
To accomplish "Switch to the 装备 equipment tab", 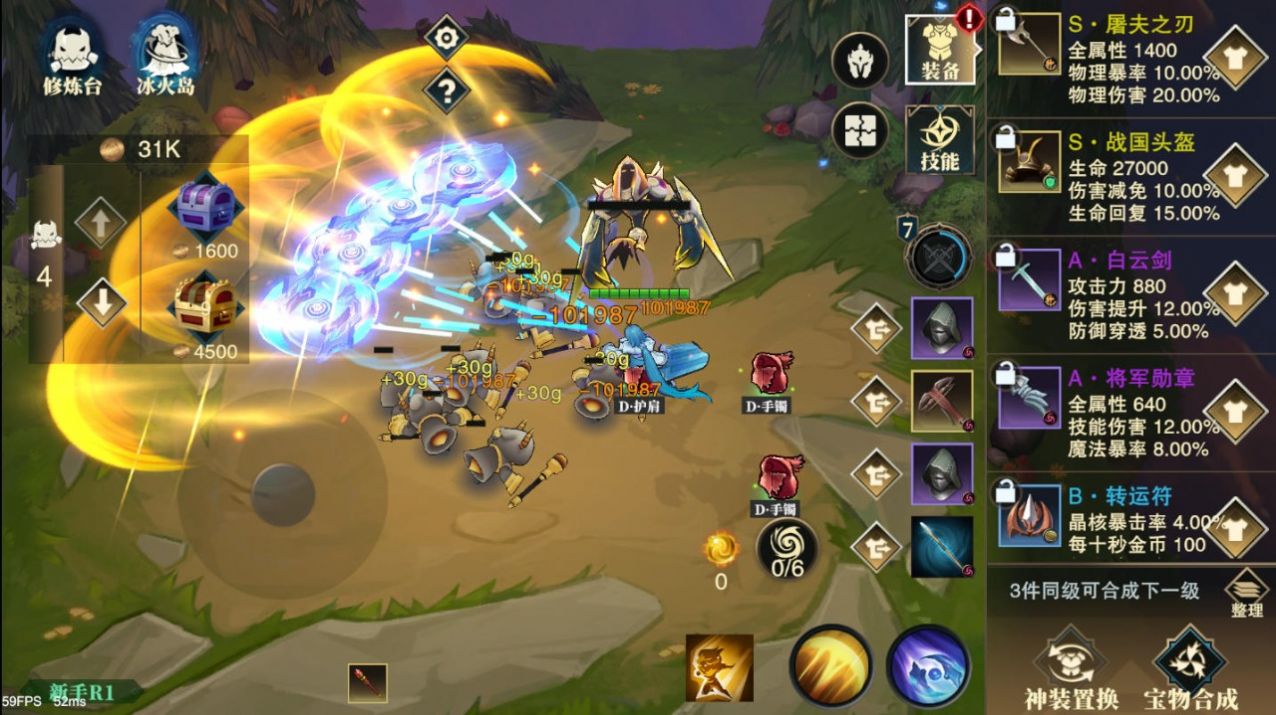I will (939, 50).
